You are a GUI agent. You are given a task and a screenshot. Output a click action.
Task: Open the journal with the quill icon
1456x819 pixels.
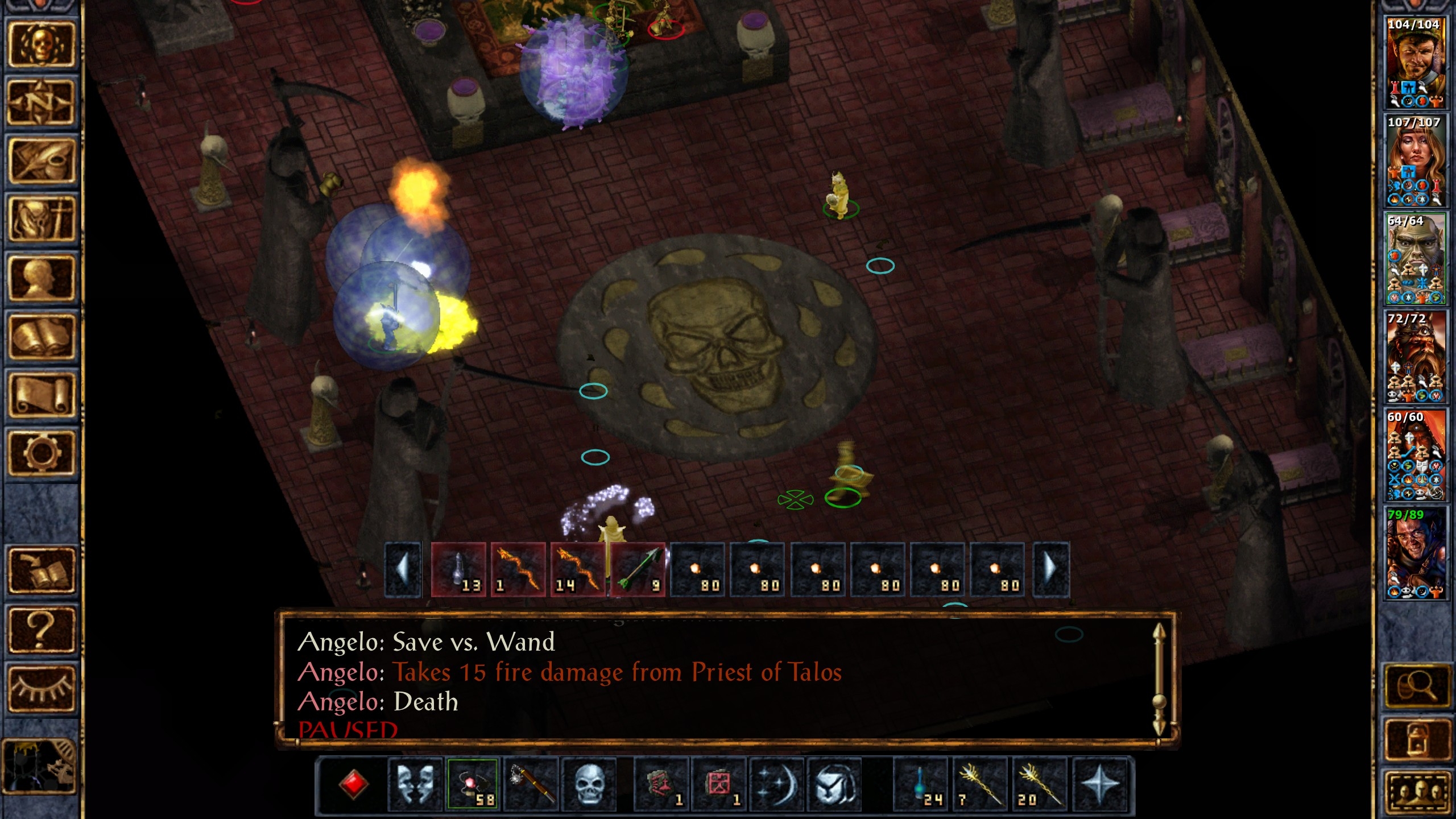coord(40,162)
